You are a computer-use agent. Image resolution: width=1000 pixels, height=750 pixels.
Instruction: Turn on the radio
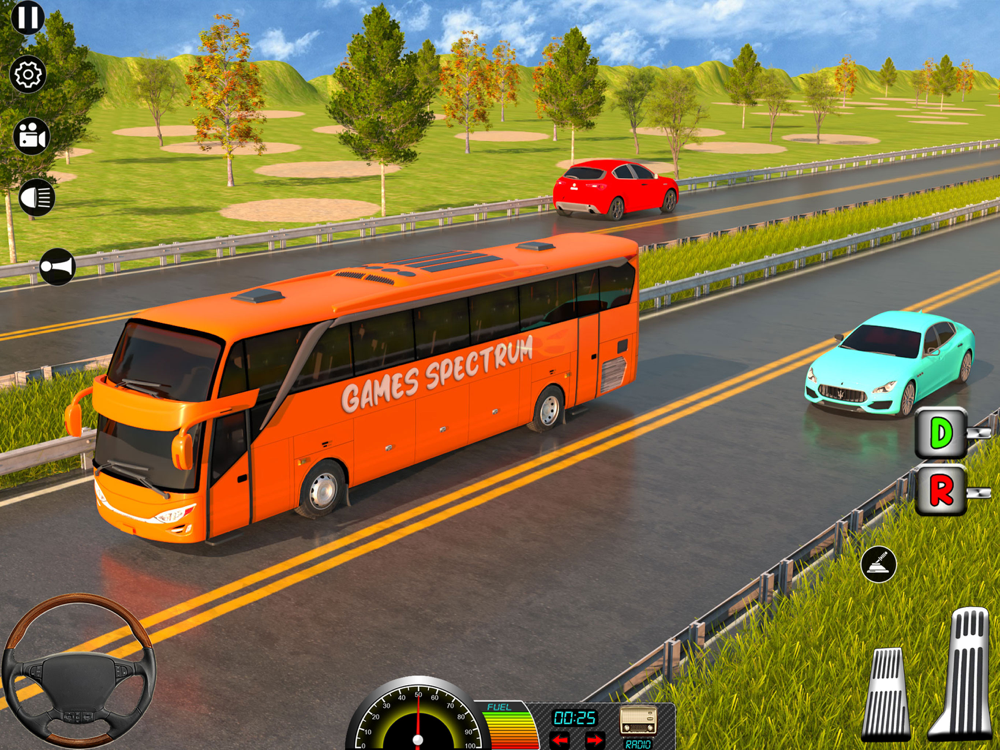[638, 724]
